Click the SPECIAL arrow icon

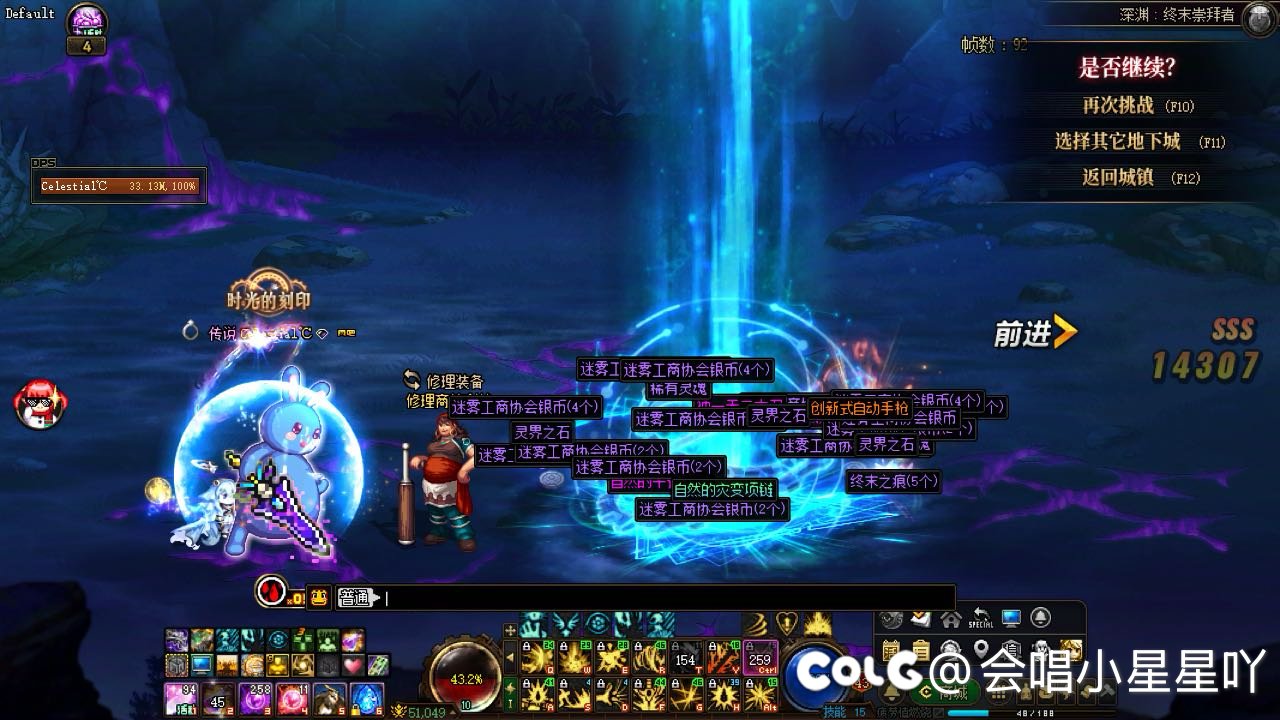pos(981,619)
